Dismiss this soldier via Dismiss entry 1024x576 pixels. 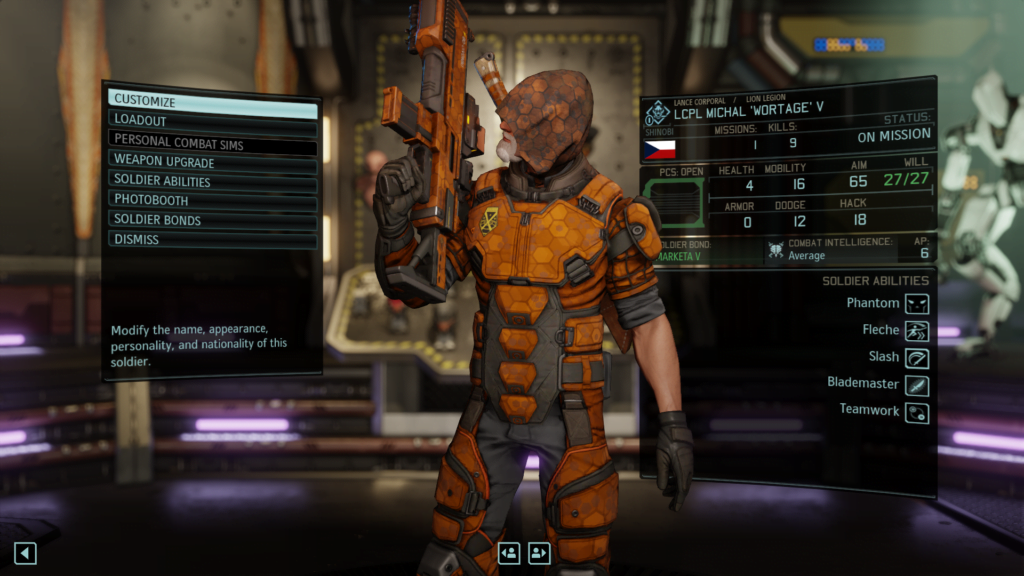(212, 240)
